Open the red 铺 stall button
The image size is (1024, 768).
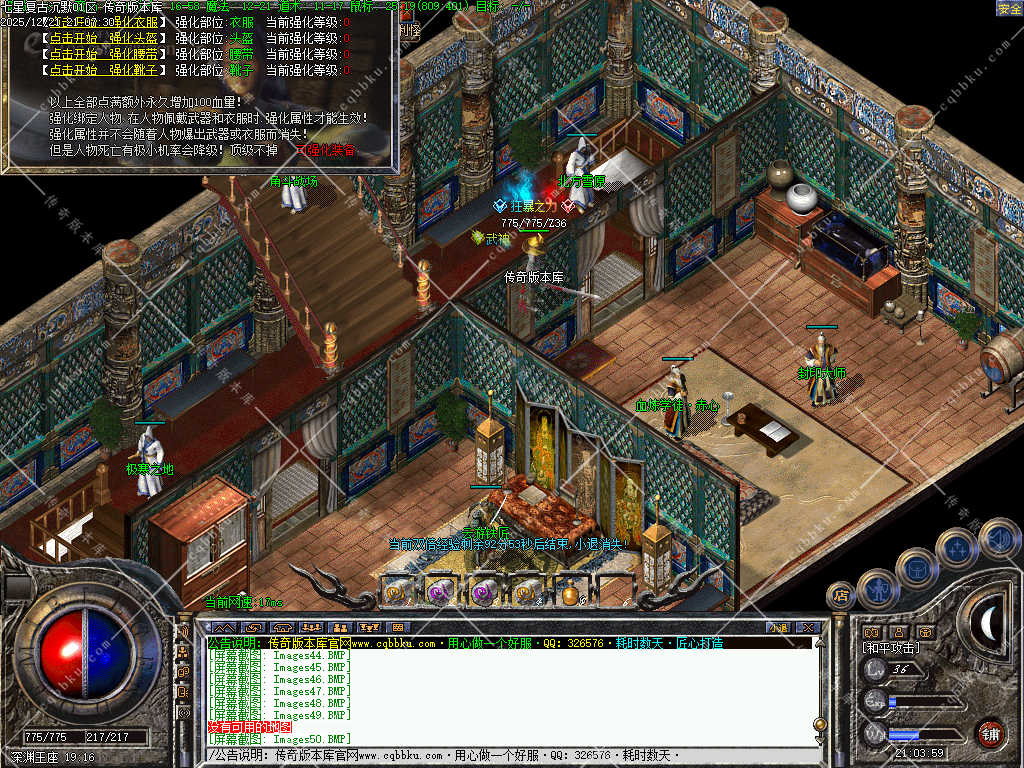tap(990, 733)
